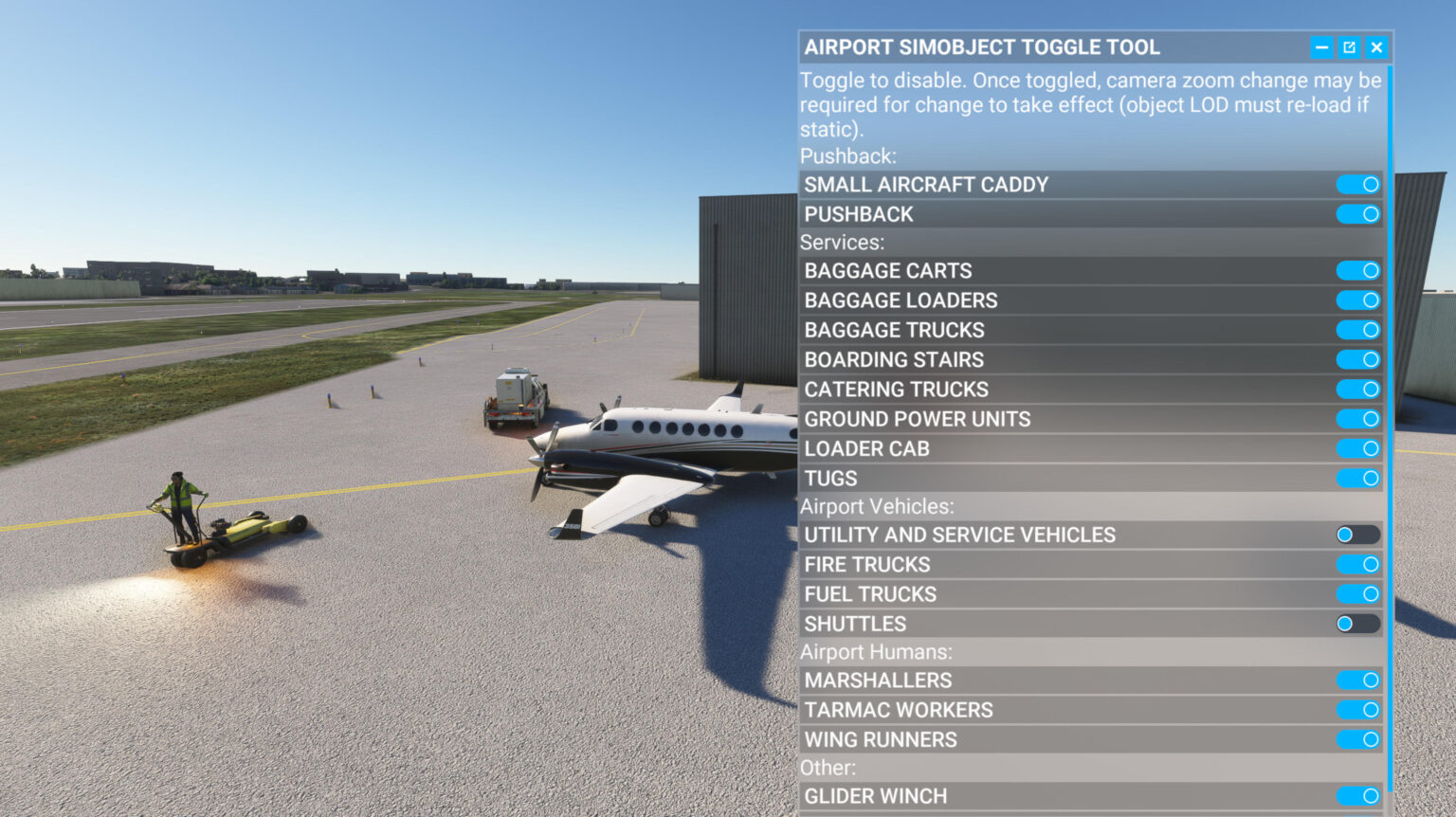The width and height of the screenshot is (1456, 817).
Task: Toggle PUSHBACK off
Action: (1357, 214)
